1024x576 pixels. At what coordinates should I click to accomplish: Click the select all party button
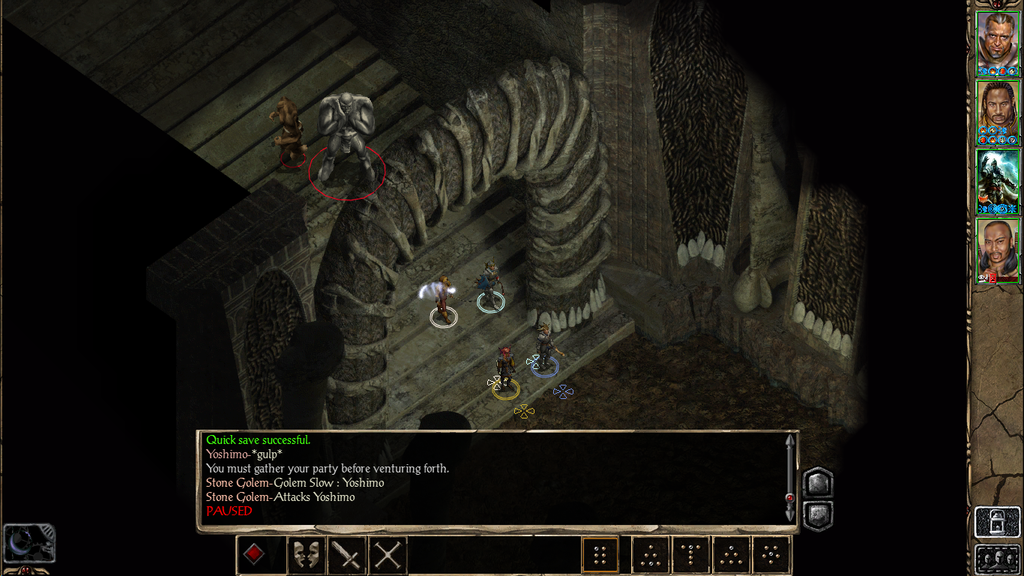pos(997,558)
